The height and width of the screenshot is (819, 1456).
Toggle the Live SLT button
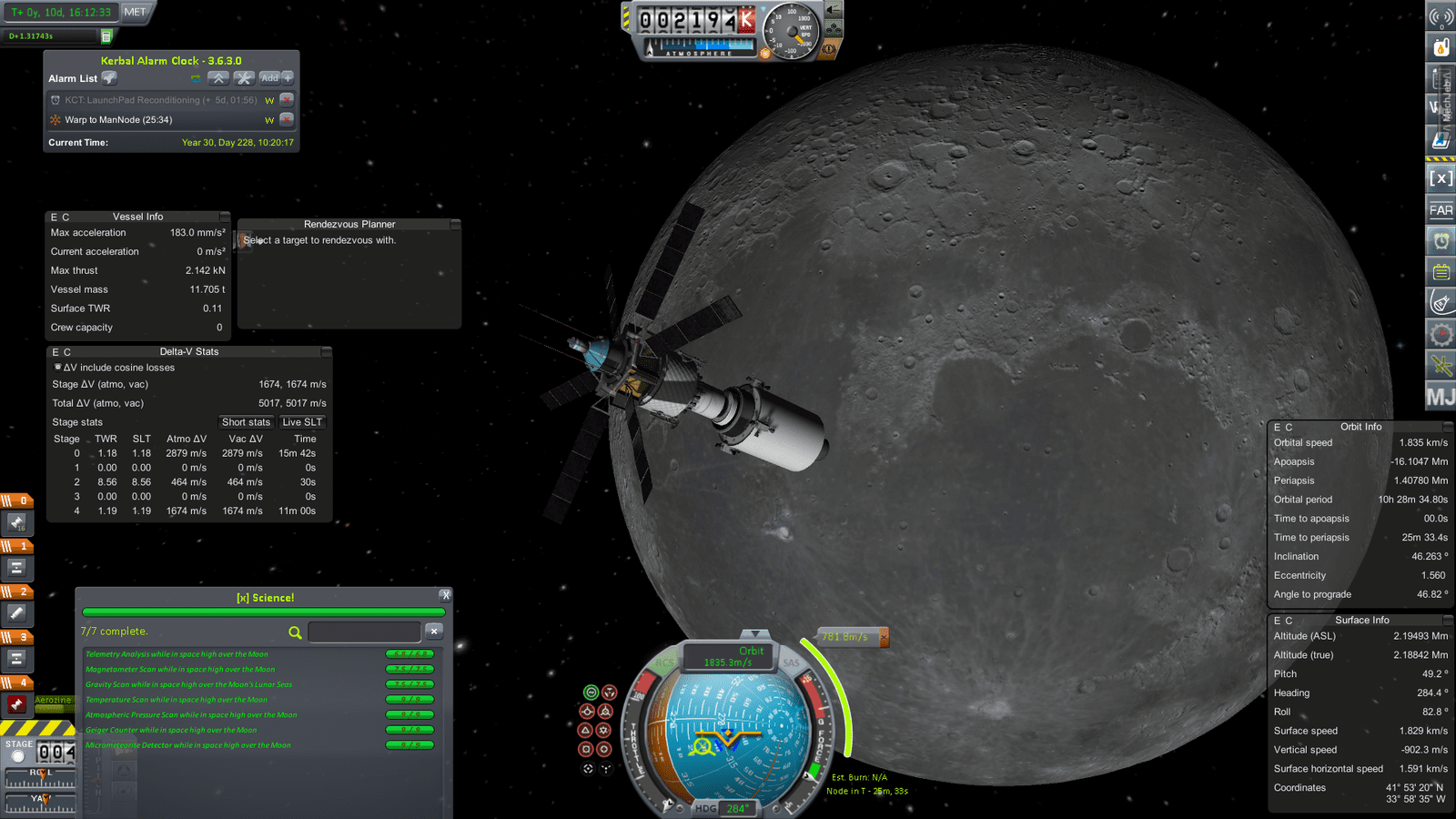pos(301,422)
